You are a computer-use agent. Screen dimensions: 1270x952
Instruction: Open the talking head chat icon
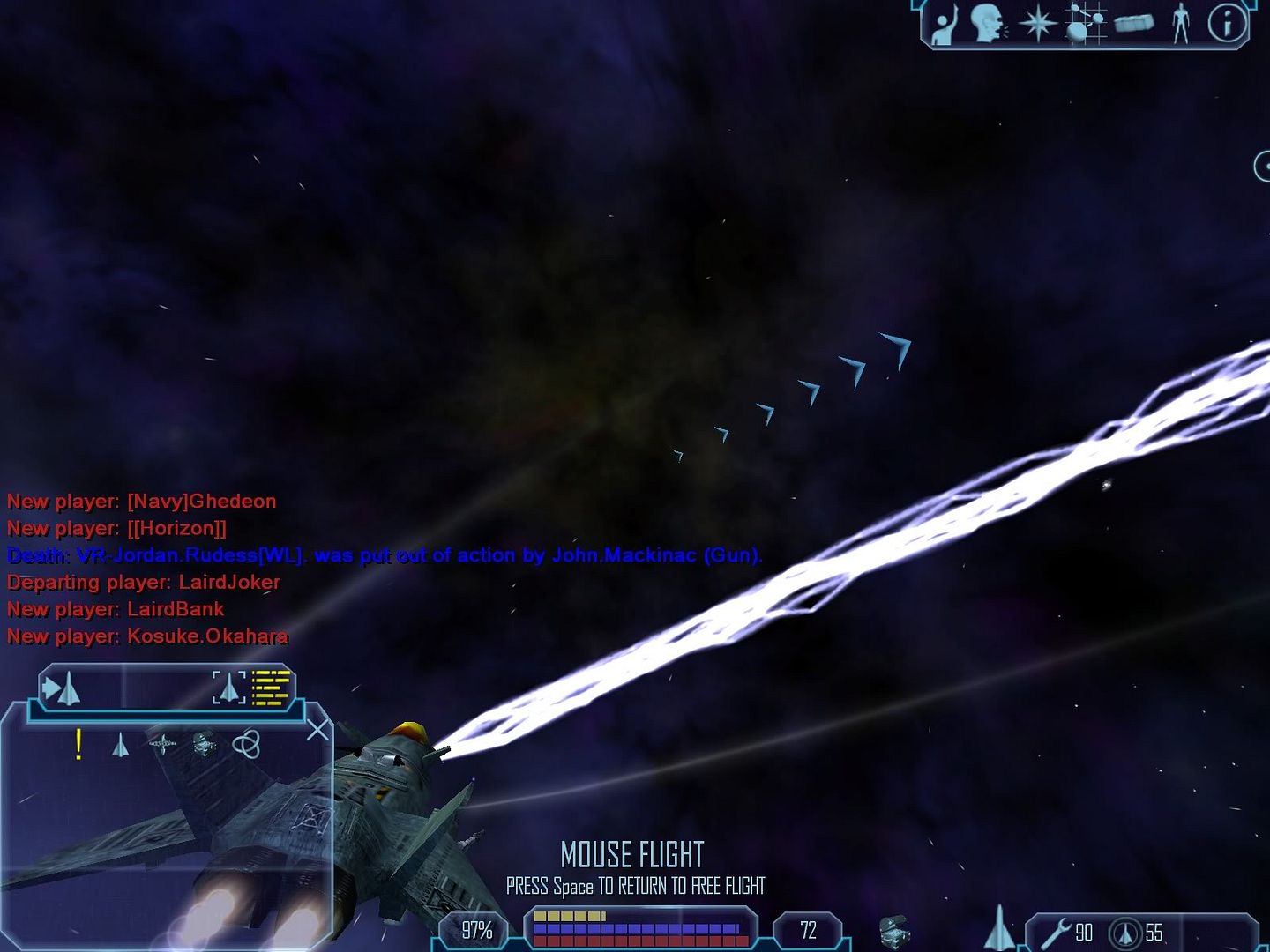point(988,24)
